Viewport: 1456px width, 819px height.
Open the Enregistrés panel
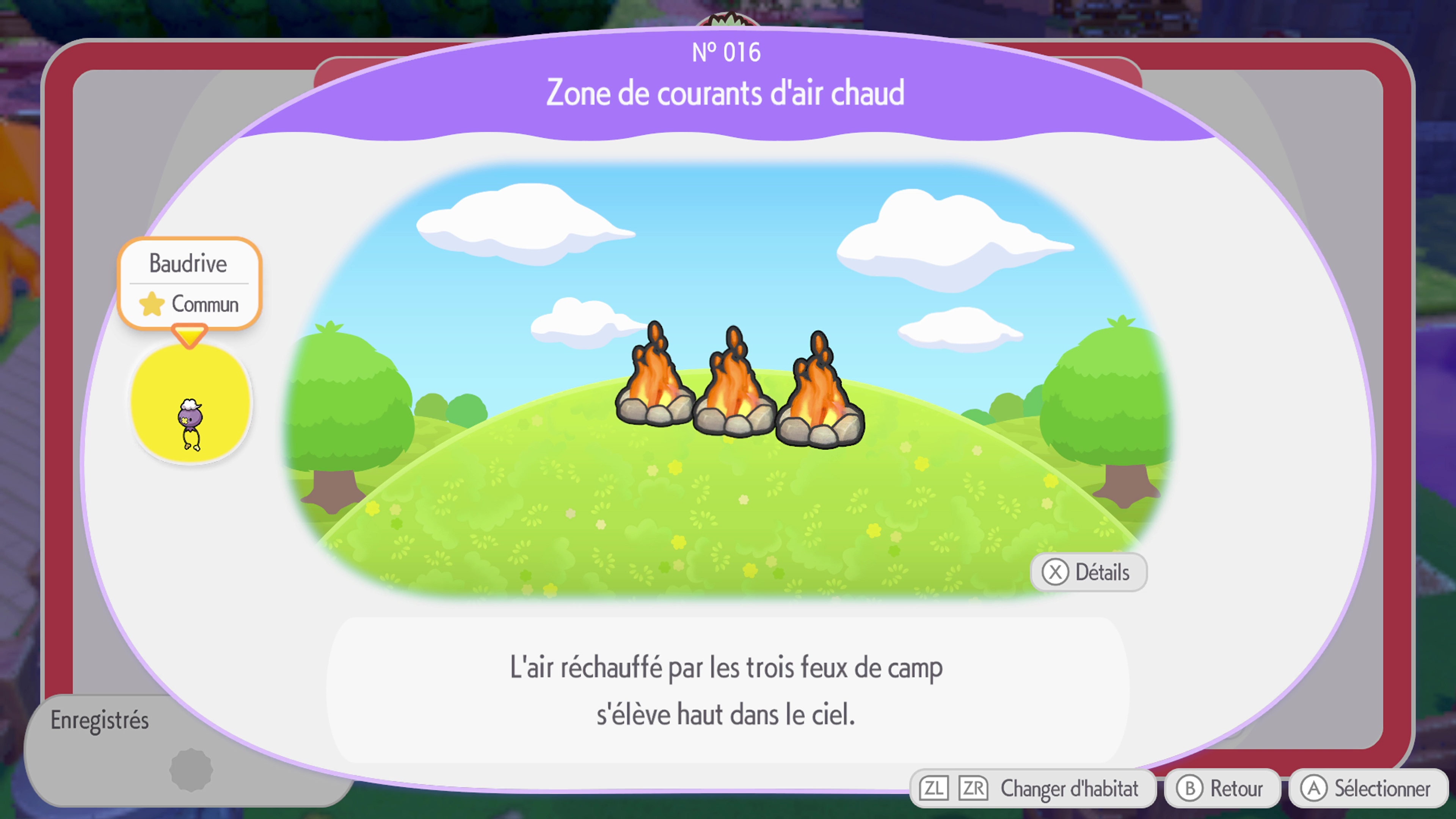[99, 721]
